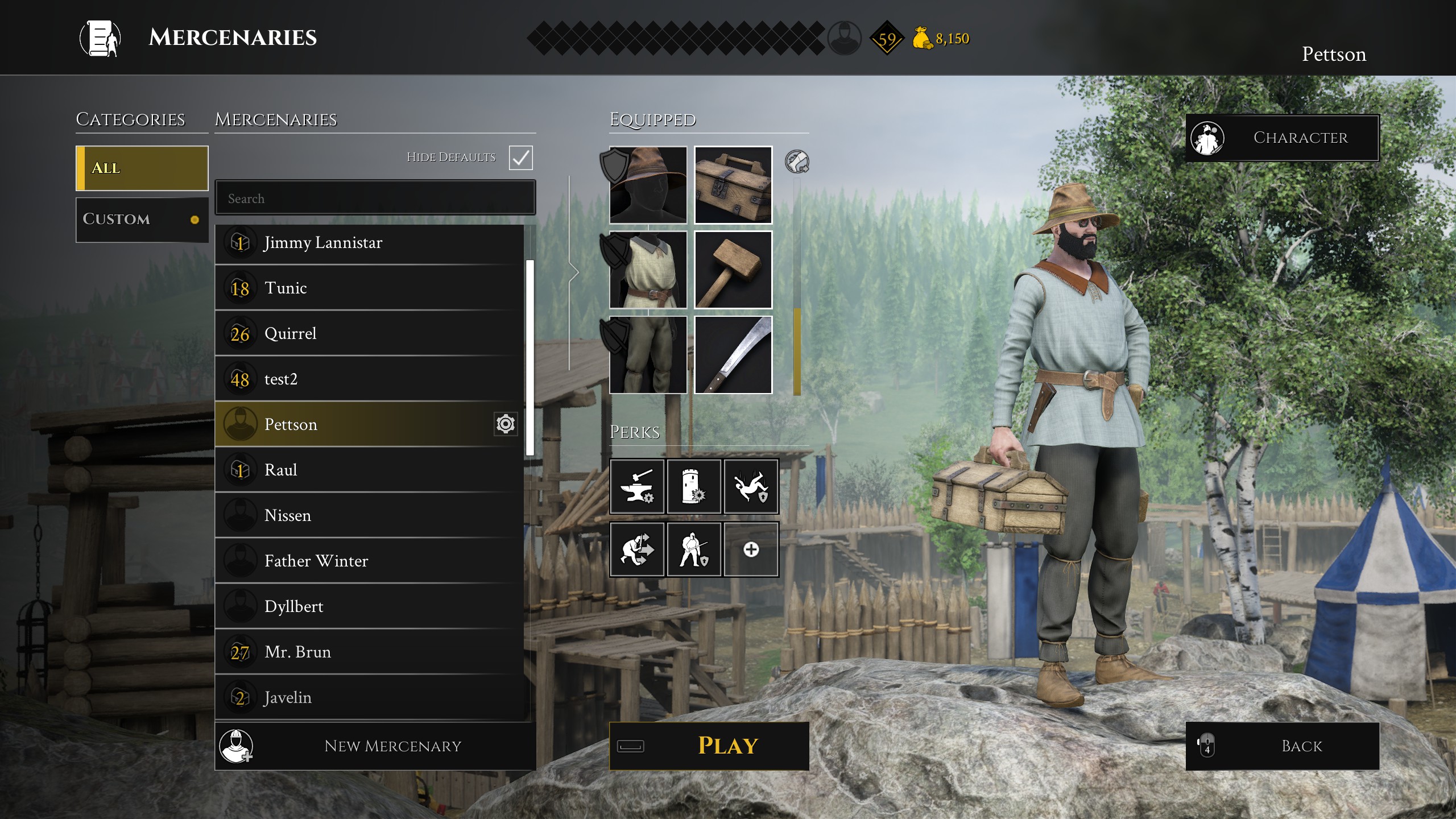The width and height of the screenshot is (1456, 819).
Task: Open Pettson's gear settings icon
Action: pyautogui.click(x=505, y=424)
